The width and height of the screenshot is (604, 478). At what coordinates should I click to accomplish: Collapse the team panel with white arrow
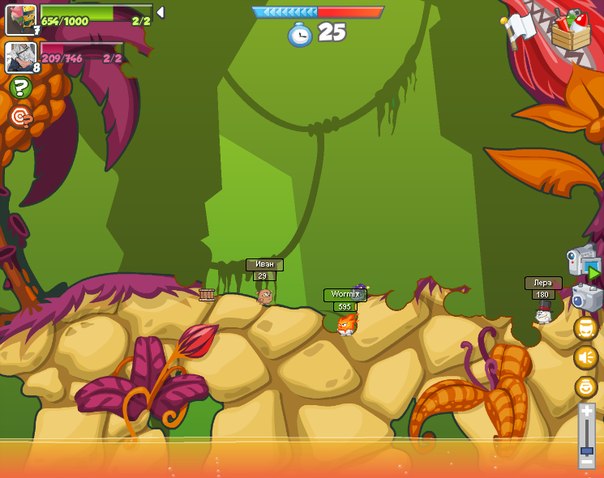pyautogui.click(x=160, y=13)
